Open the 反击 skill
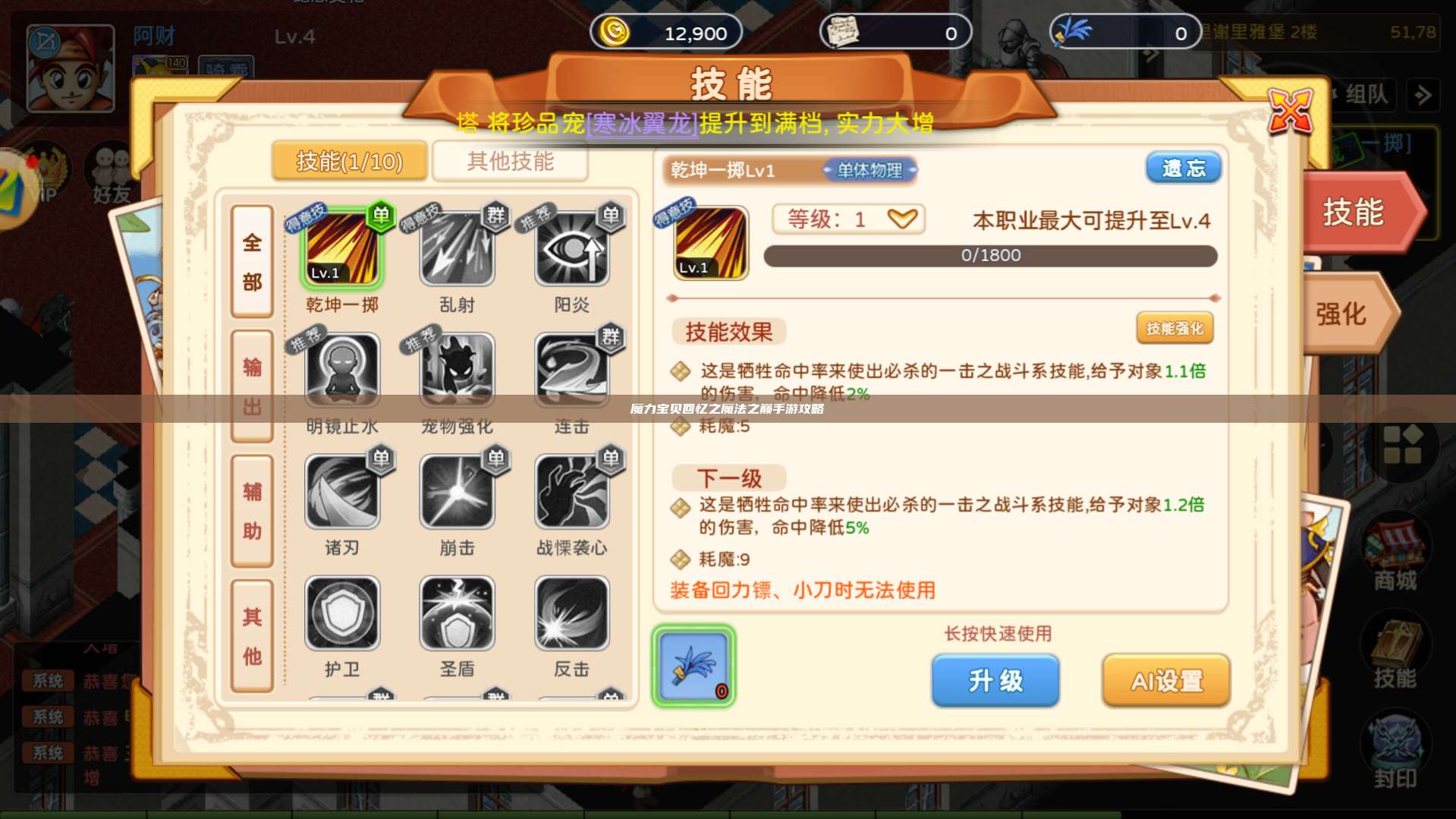 point(571,611)
